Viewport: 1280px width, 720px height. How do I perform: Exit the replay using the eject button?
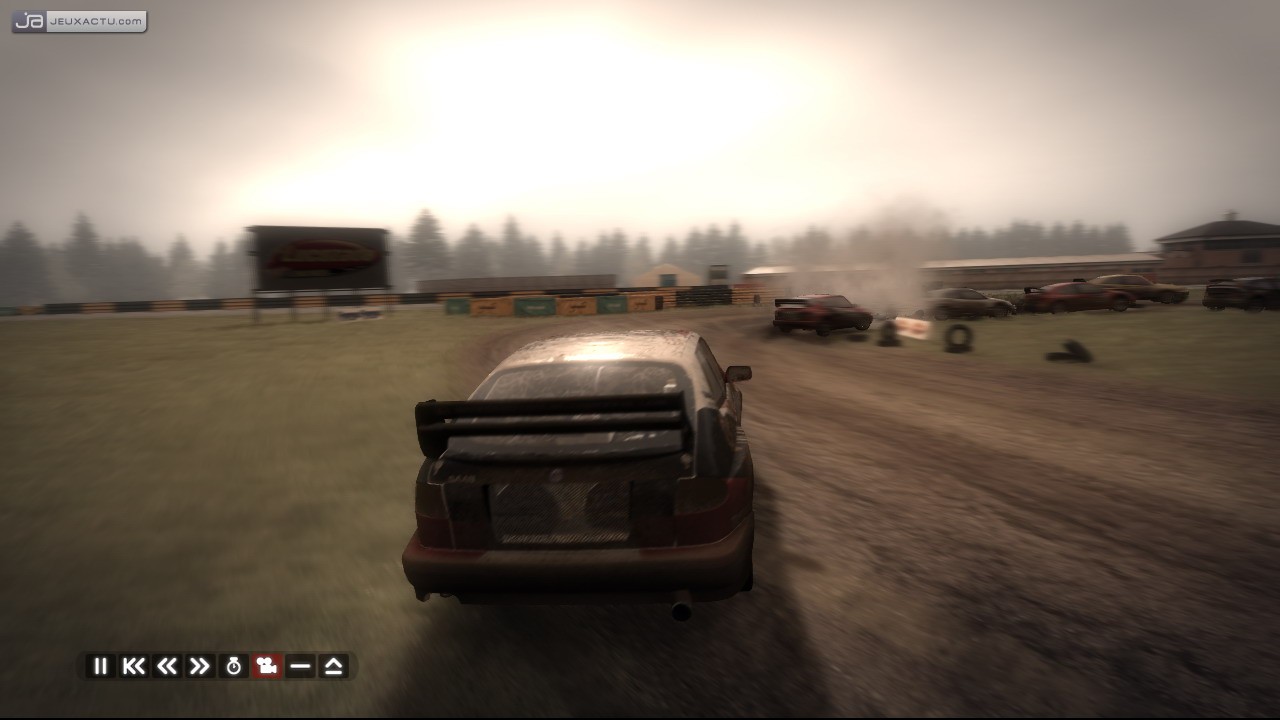click(x=334, y=666)
